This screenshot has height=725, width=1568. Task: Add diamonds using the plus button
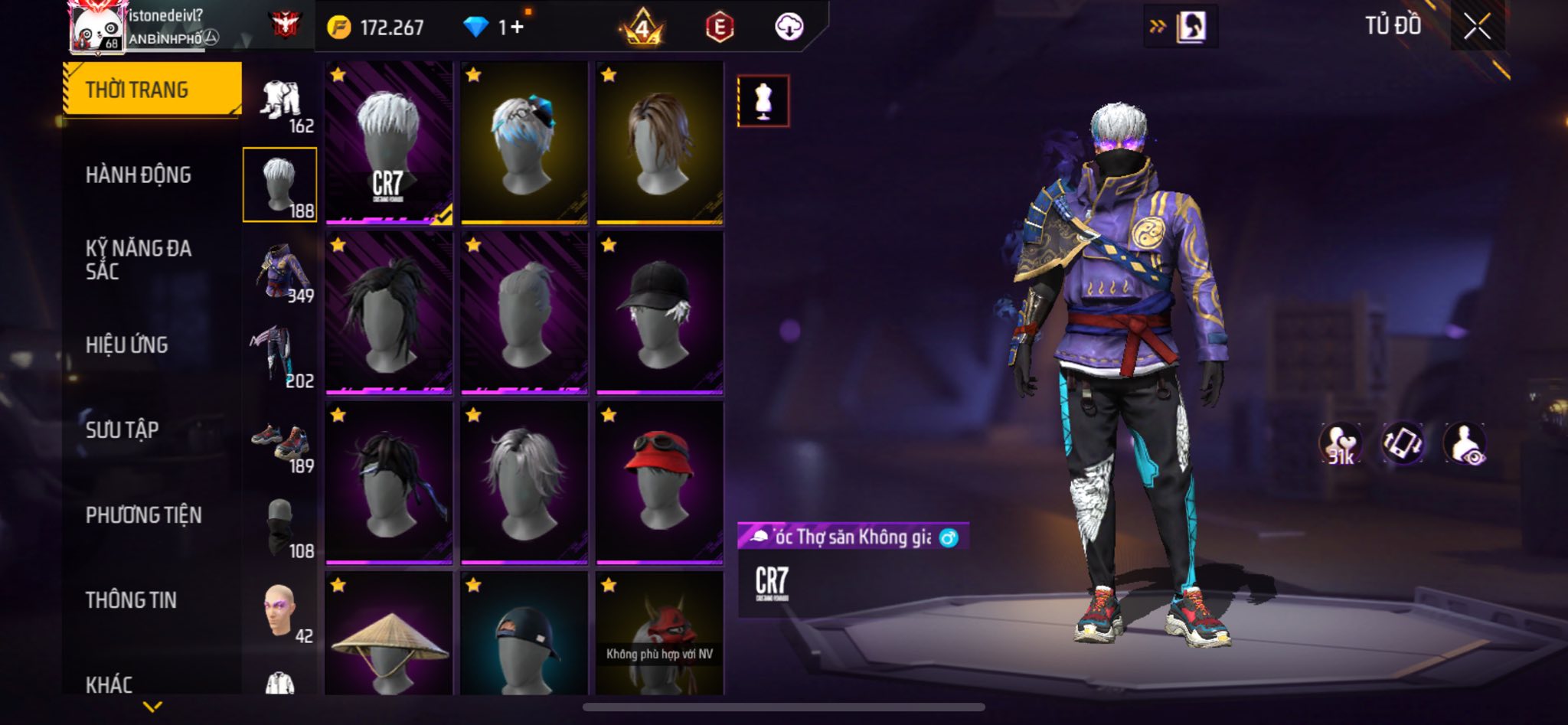tap(518, 28)
